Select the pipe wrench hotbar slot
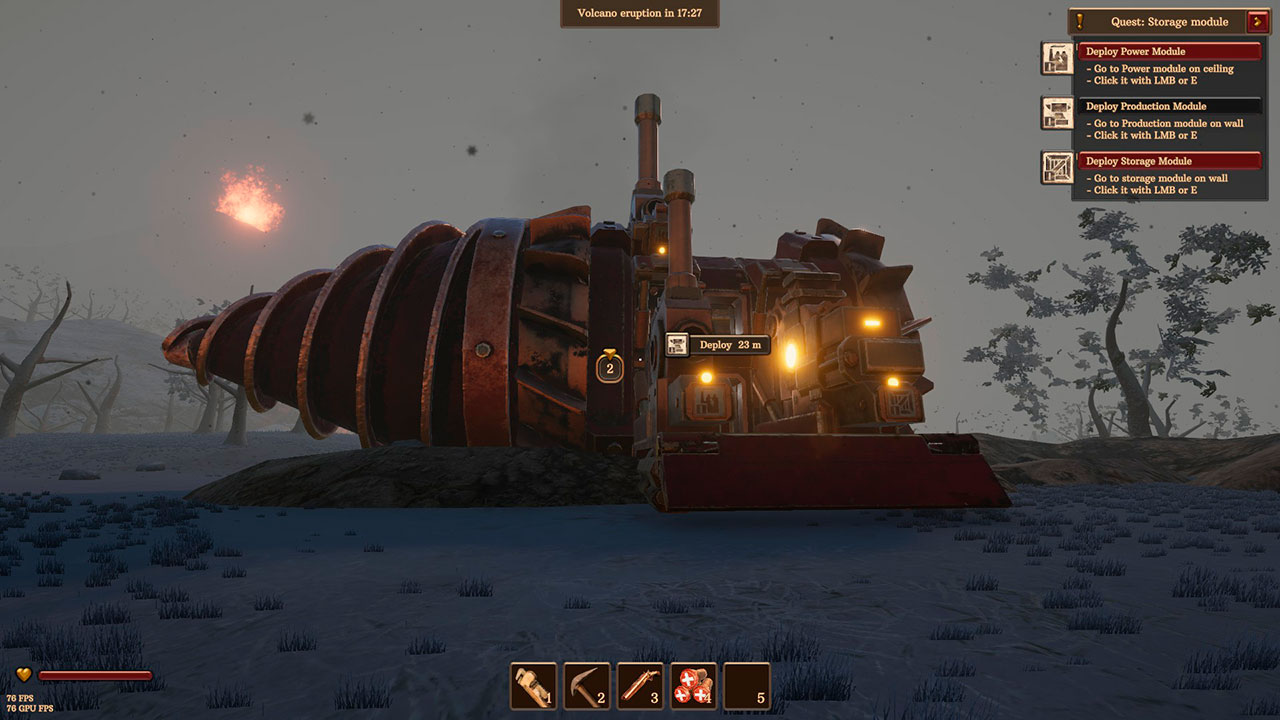 (x=533, y=686)
